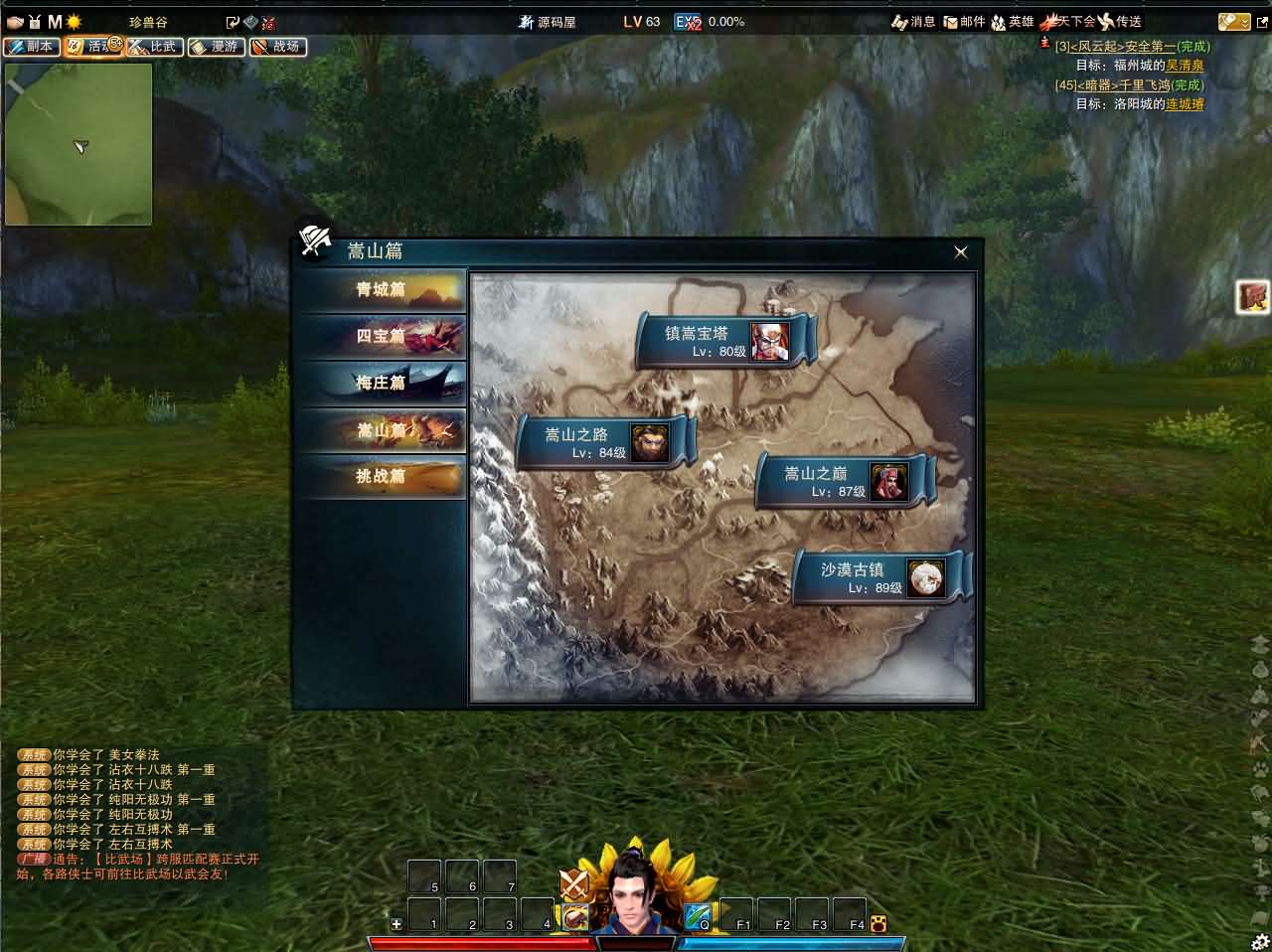The image size is (1272, 952).
Task: Choose the 挑战篇 chapter tab
Action: [383, 477]
